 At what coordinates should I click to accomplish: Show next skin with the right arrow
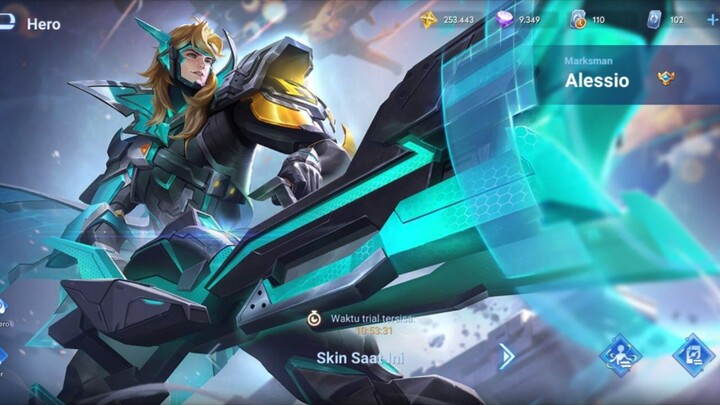(507, 356)
